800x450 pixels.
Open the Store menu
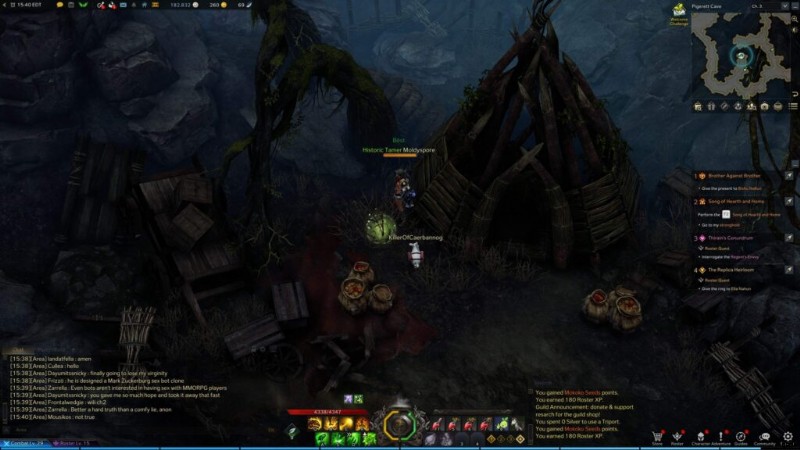[657, 435]
